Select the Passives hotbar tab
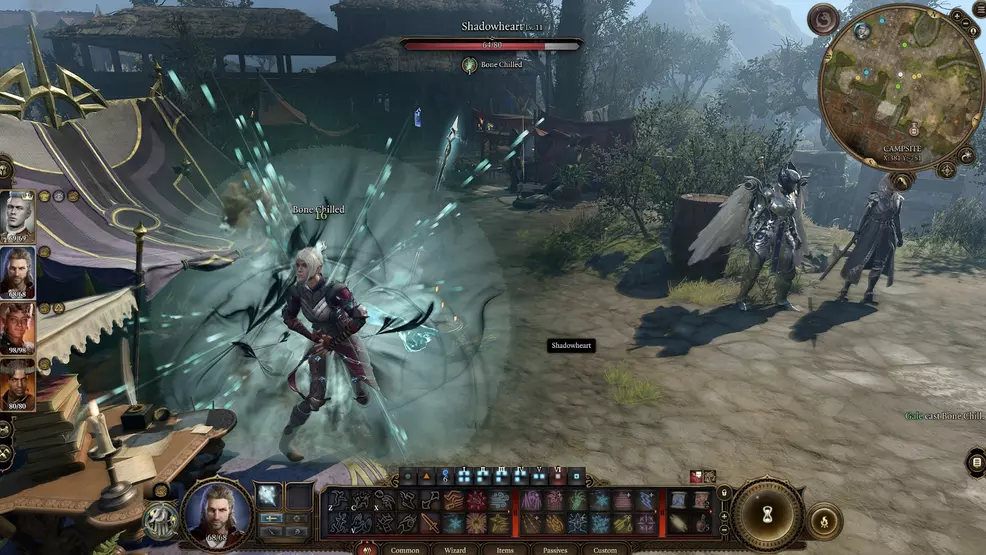Image resolution: width=986 pixels, height=555 pixels. (x=554, y=549)
